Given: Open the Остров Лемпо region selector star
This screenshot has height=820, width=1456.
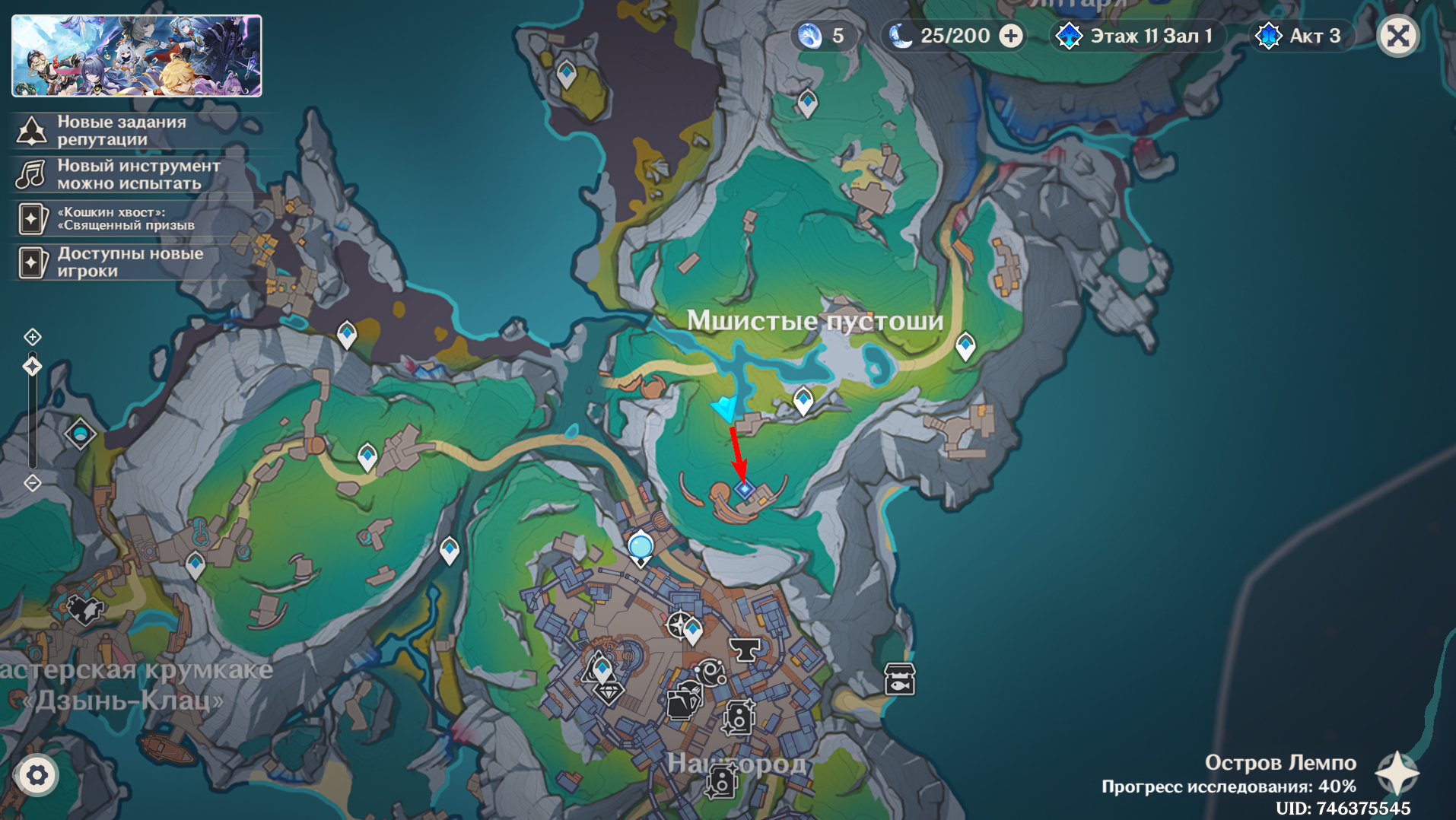Looking at the screenshot, I should [1397, 773].
